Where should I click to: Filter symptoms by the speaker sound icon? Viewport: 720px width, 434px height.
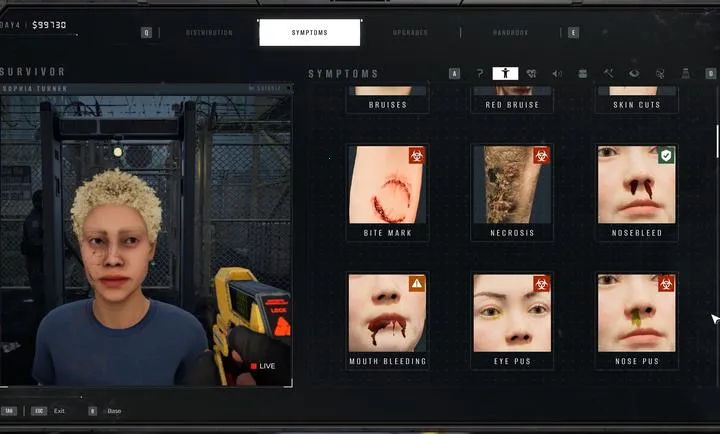coord(557,73)
